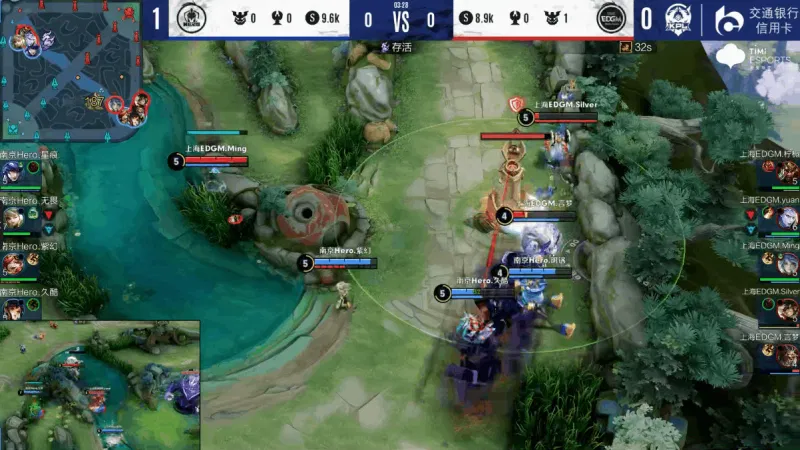Click the Nanjing Hero team logo on scoreboard
Screen dimensions: 800x450
click(x=190, y=18)
